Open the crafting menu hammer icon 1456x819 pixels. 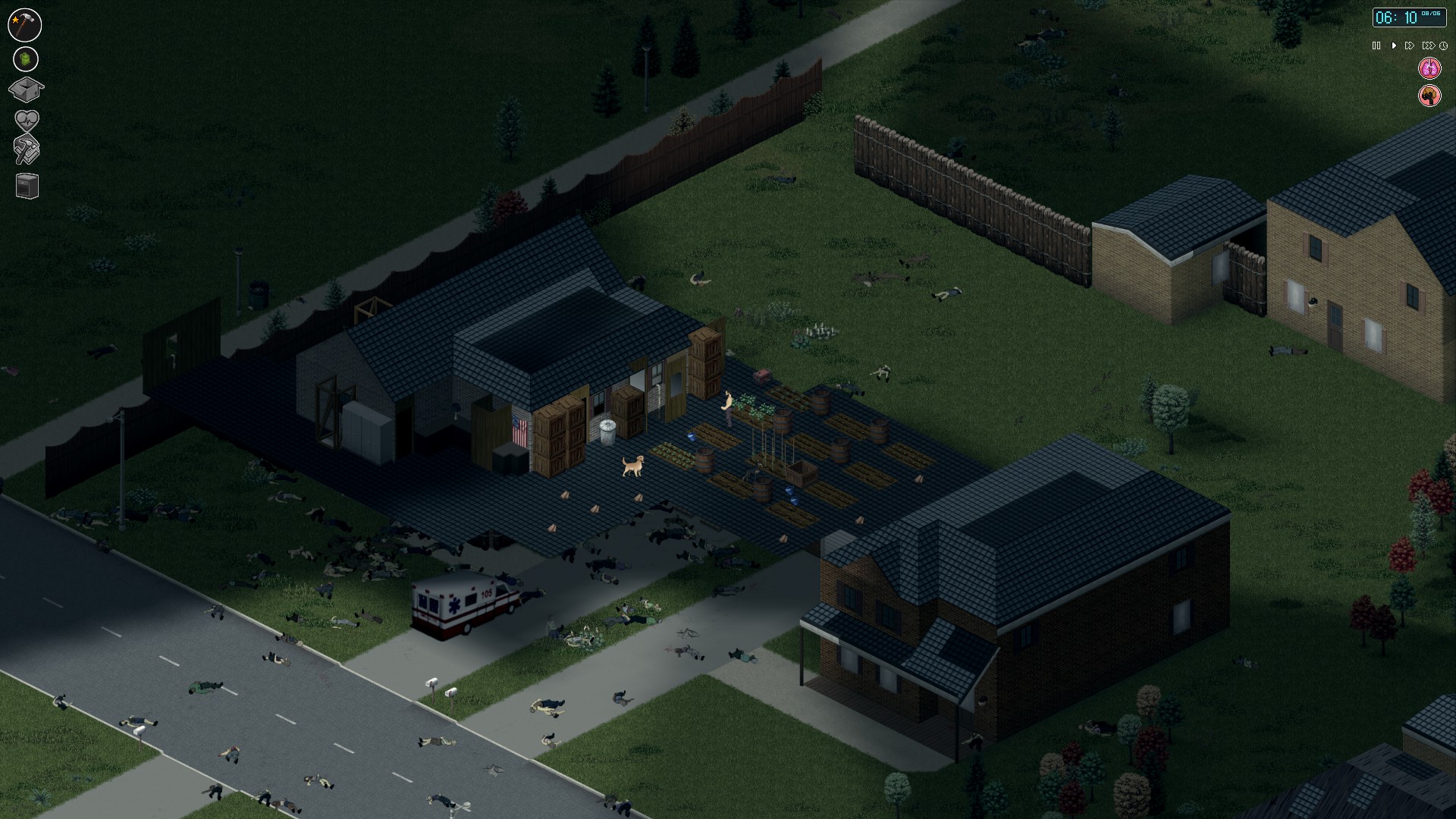point(25,24)
